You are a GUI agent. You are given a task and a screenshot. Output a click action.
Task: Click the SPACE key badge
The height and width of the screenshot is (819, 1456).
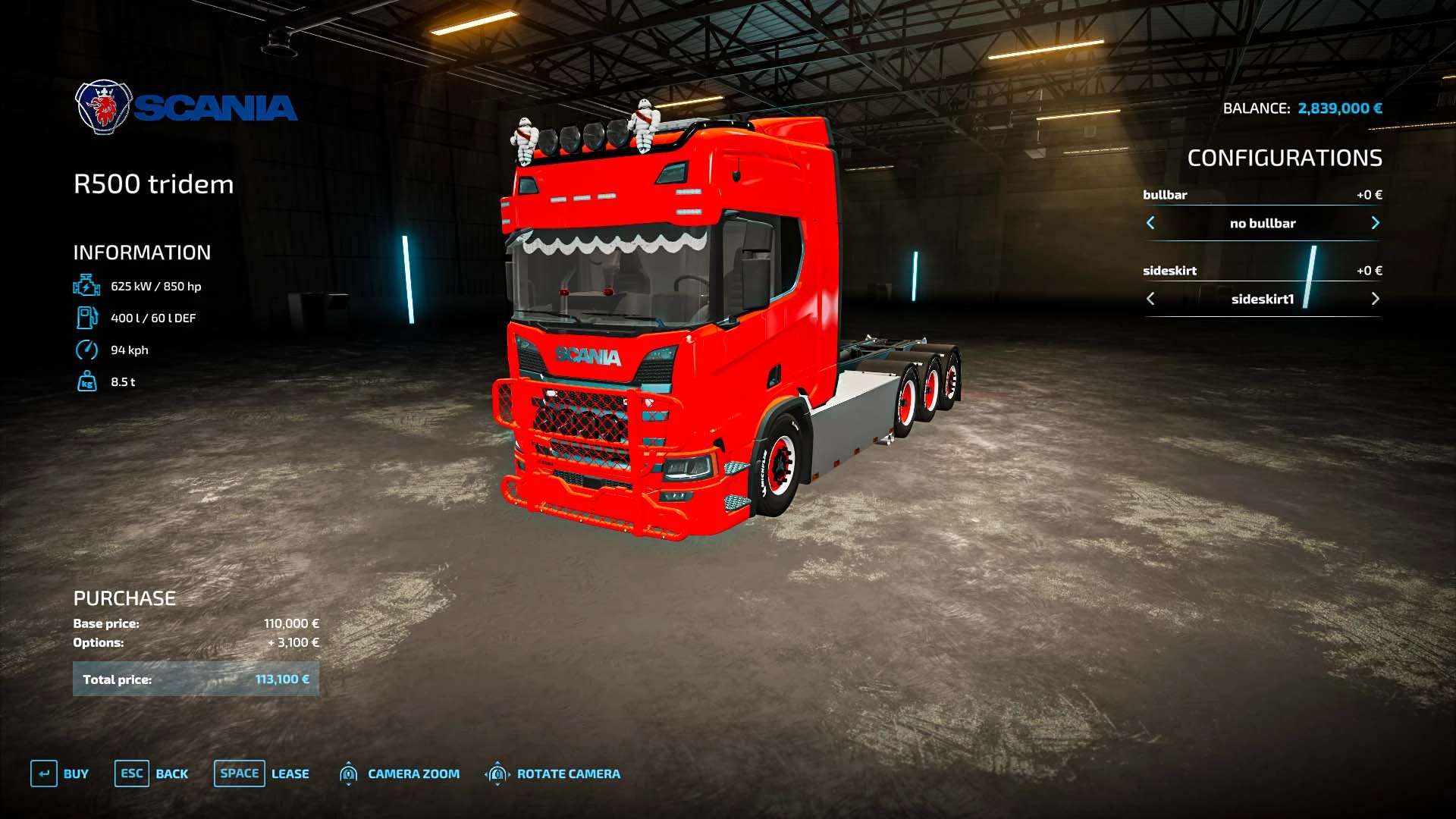[x=239, y=773]
